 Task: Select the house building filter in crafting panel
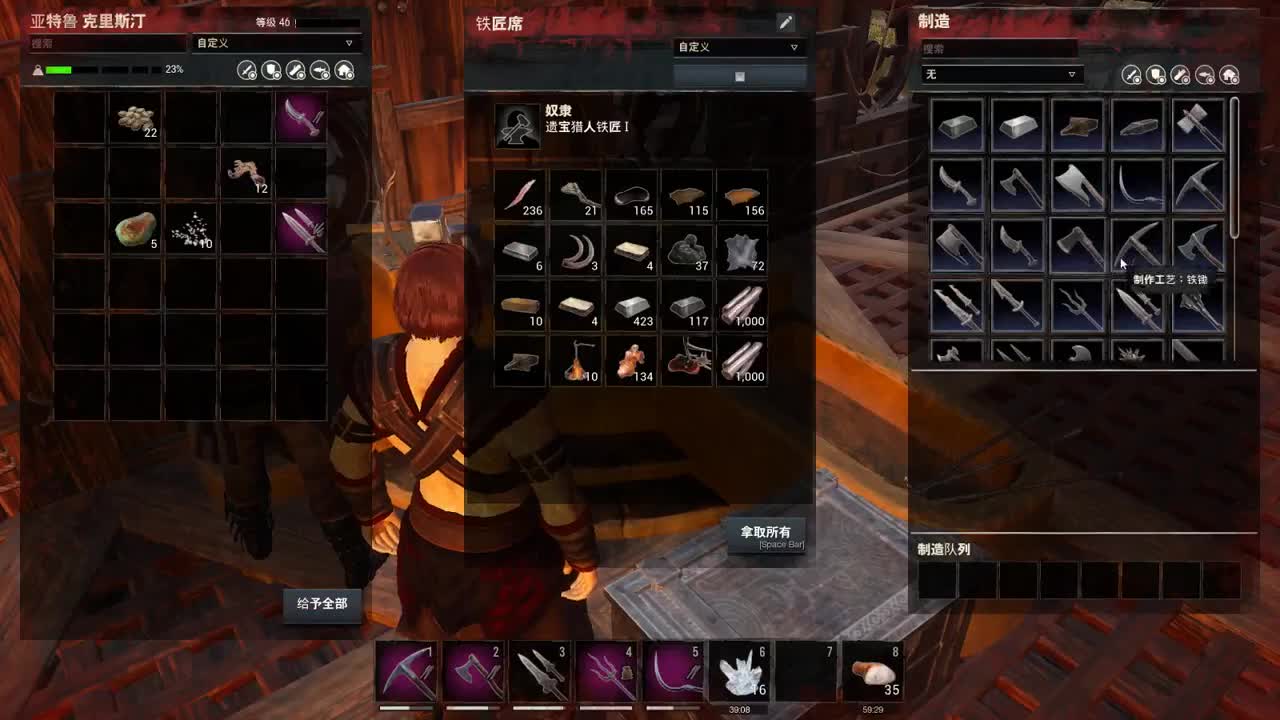tap(1228, 73)
